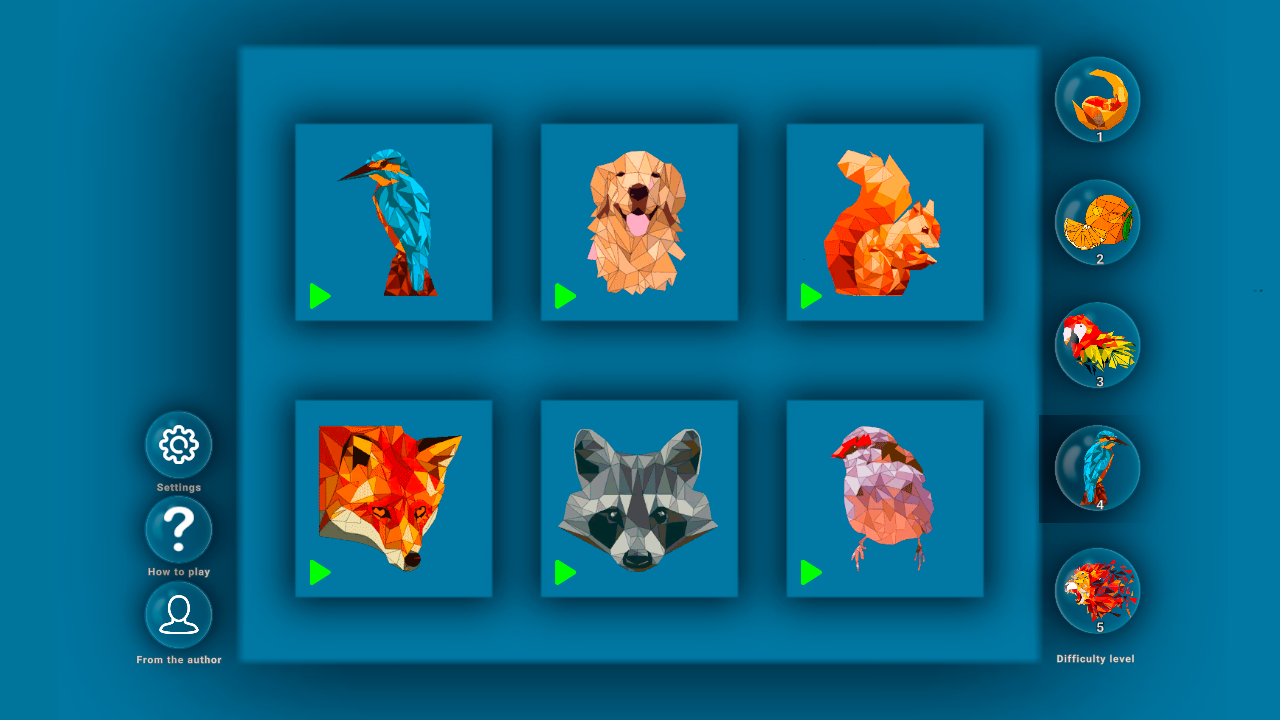Start the pink bird puzzle's play icon
Screen dimensions: 1280x720
tap(810, 571)
